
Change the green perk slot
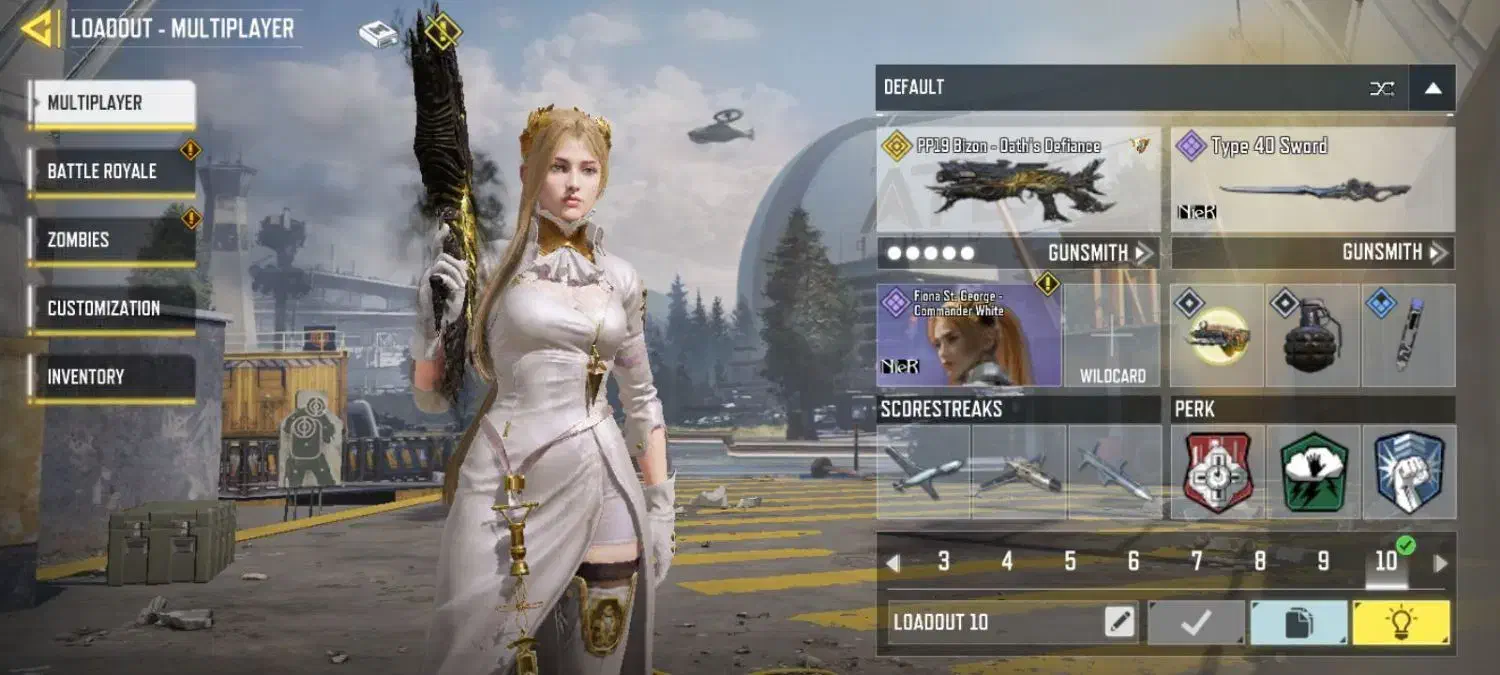point(1312,472)
